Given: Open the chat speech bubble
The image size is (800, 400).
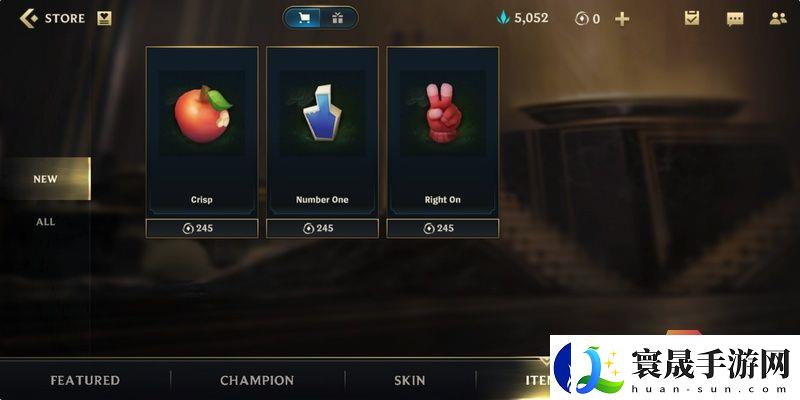Looking at the screenshot, I should point(735,18).
